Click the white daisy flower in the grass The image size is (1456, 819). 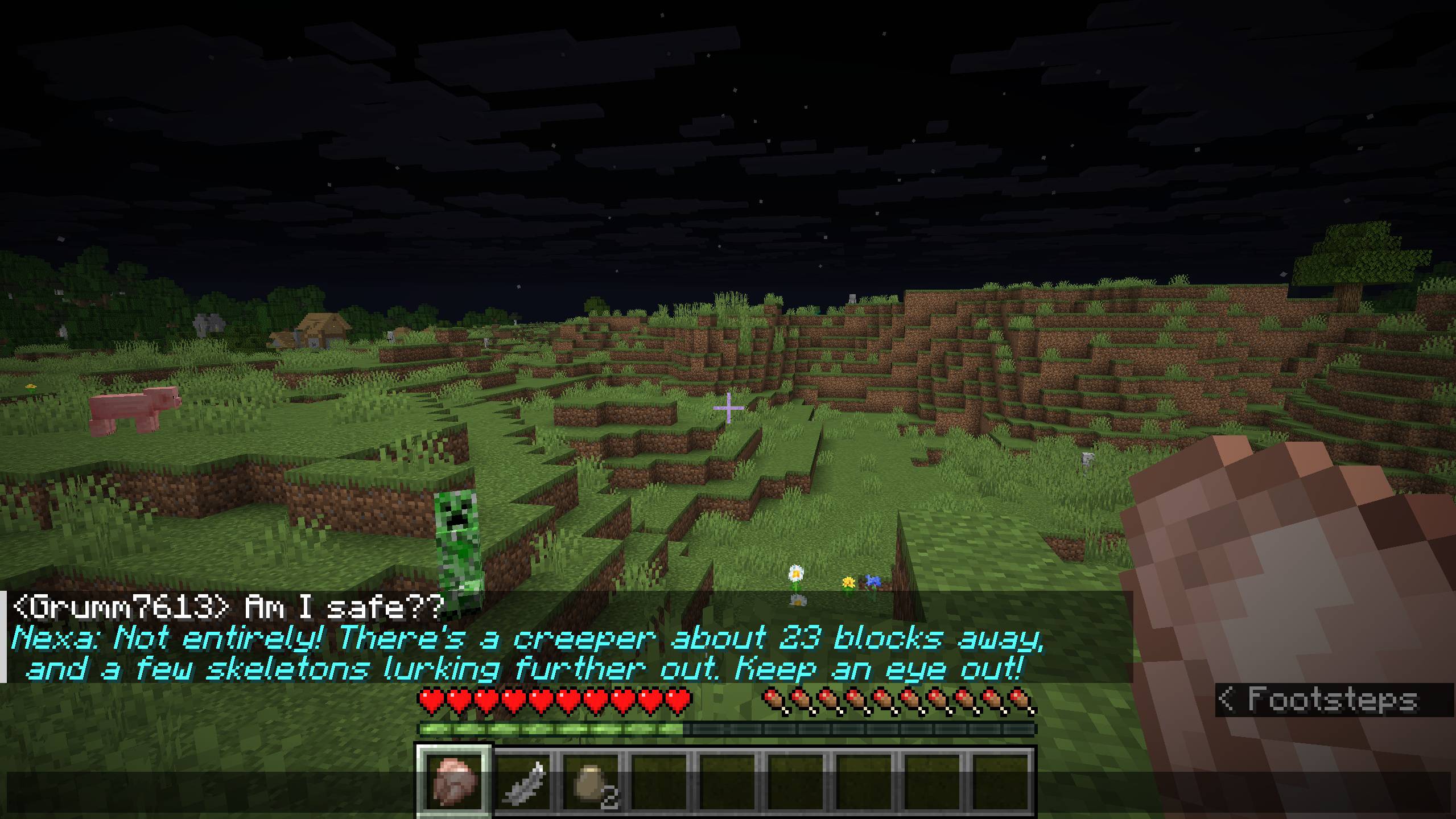[795, 573]
